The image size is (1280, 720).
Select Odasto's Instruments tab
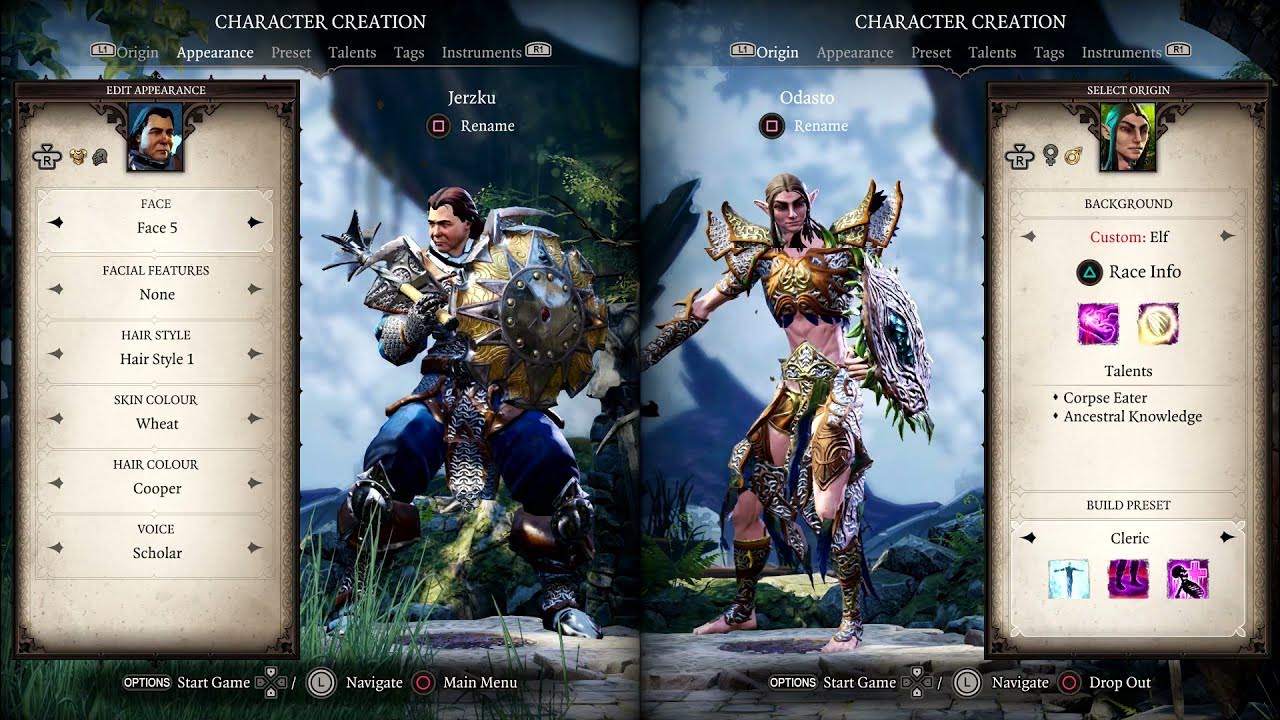pyautogui.click(x=1121, y=52)
